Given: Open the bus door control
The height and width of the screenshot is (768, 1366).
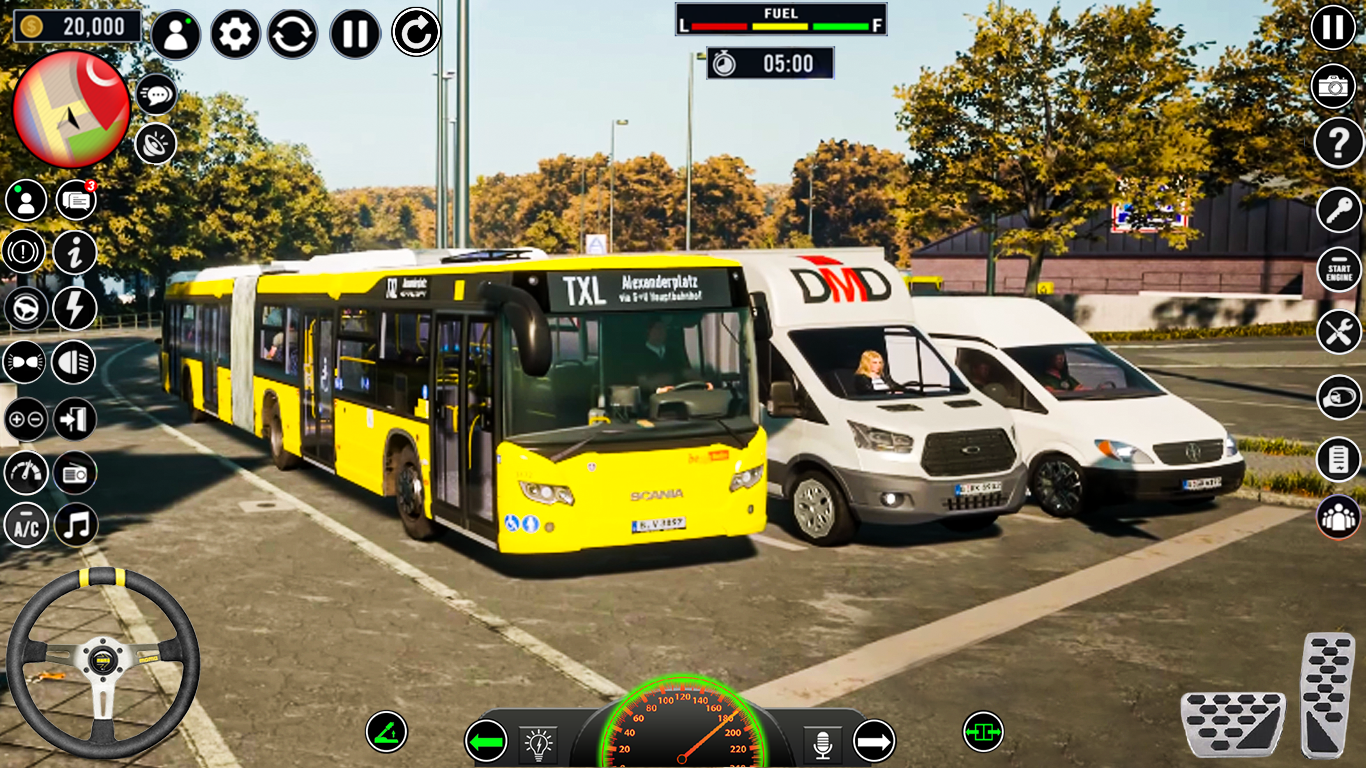Looking at the screenshot, I should [75, 418].
